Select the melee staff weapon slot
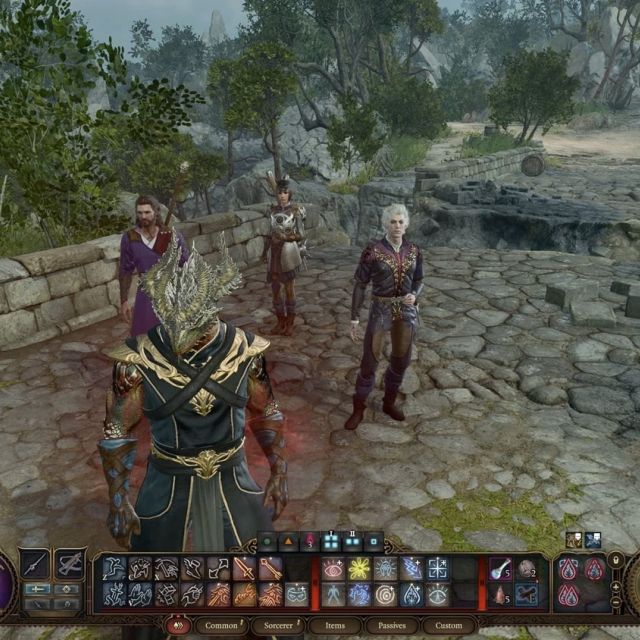This screenshot has height=640, width=640. click(34, 564)
